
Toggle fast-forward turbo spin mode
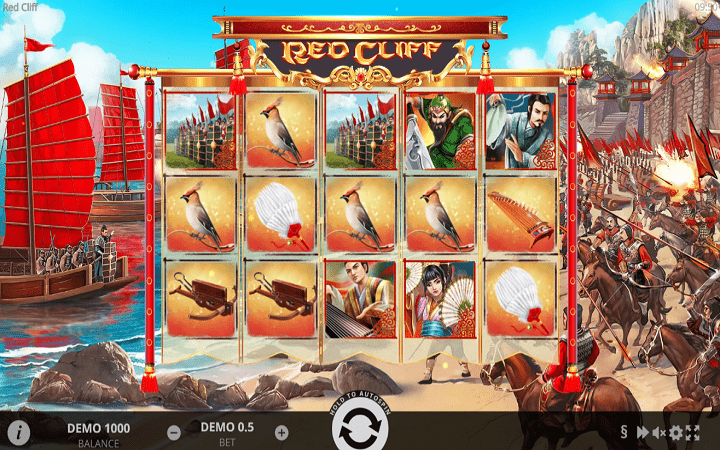pos(642,433)
